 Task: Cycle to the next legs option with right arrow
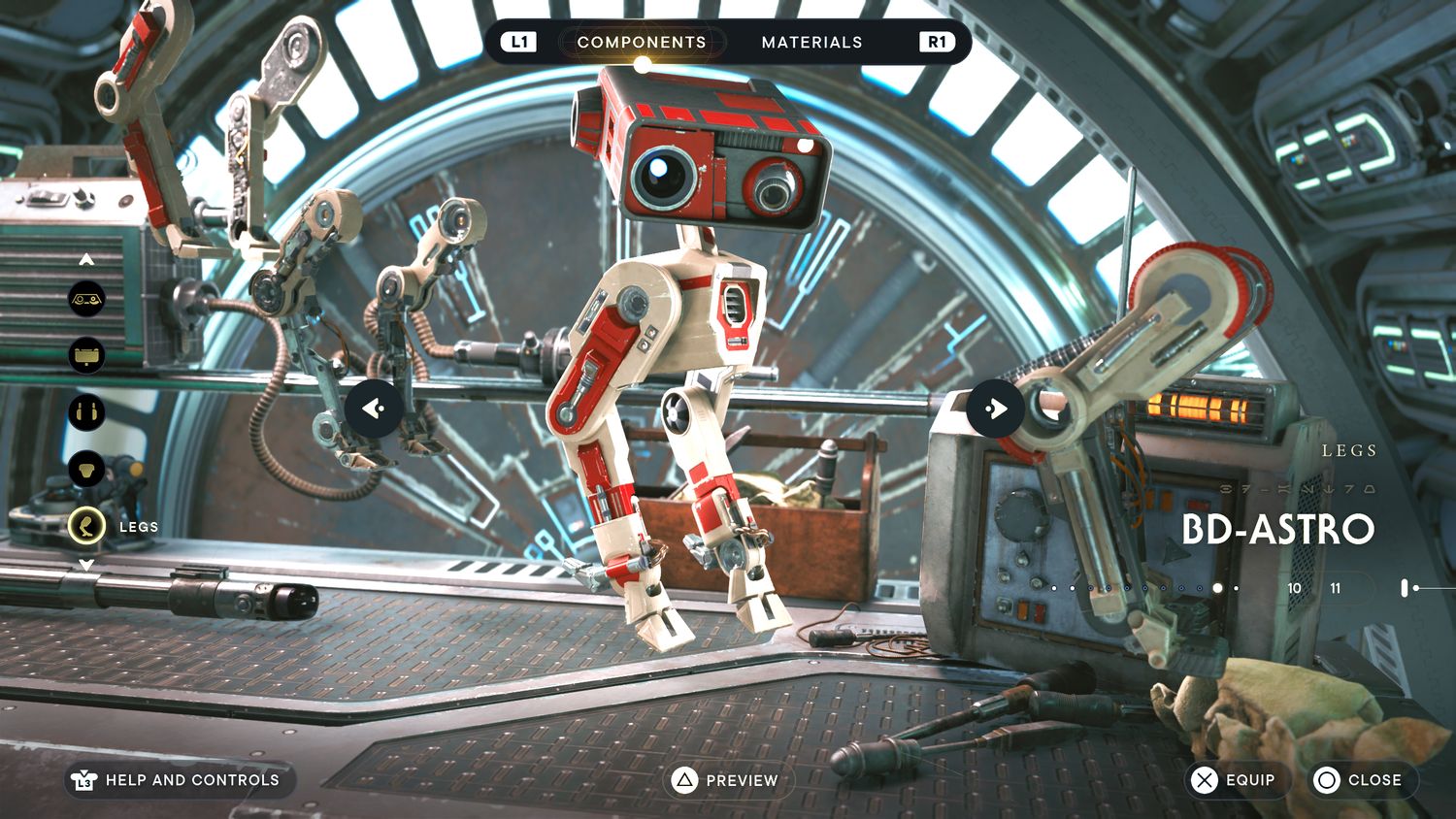(995, 409)
